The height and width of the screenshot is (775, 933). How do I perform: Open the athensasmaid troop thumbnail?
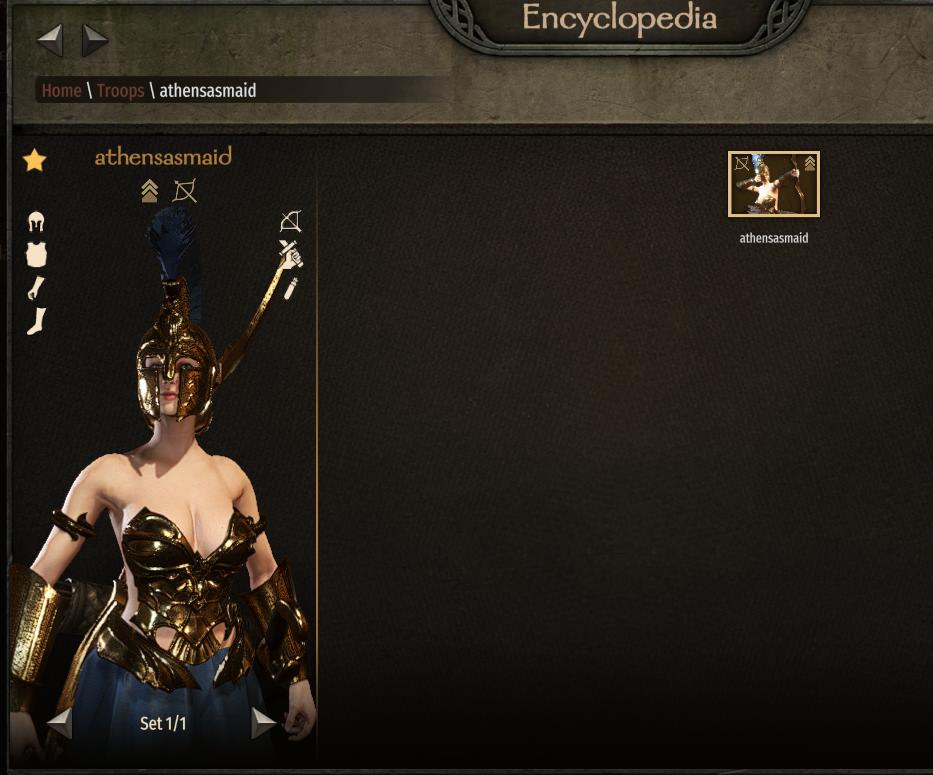pyautogui.click(x=773, y=184)
